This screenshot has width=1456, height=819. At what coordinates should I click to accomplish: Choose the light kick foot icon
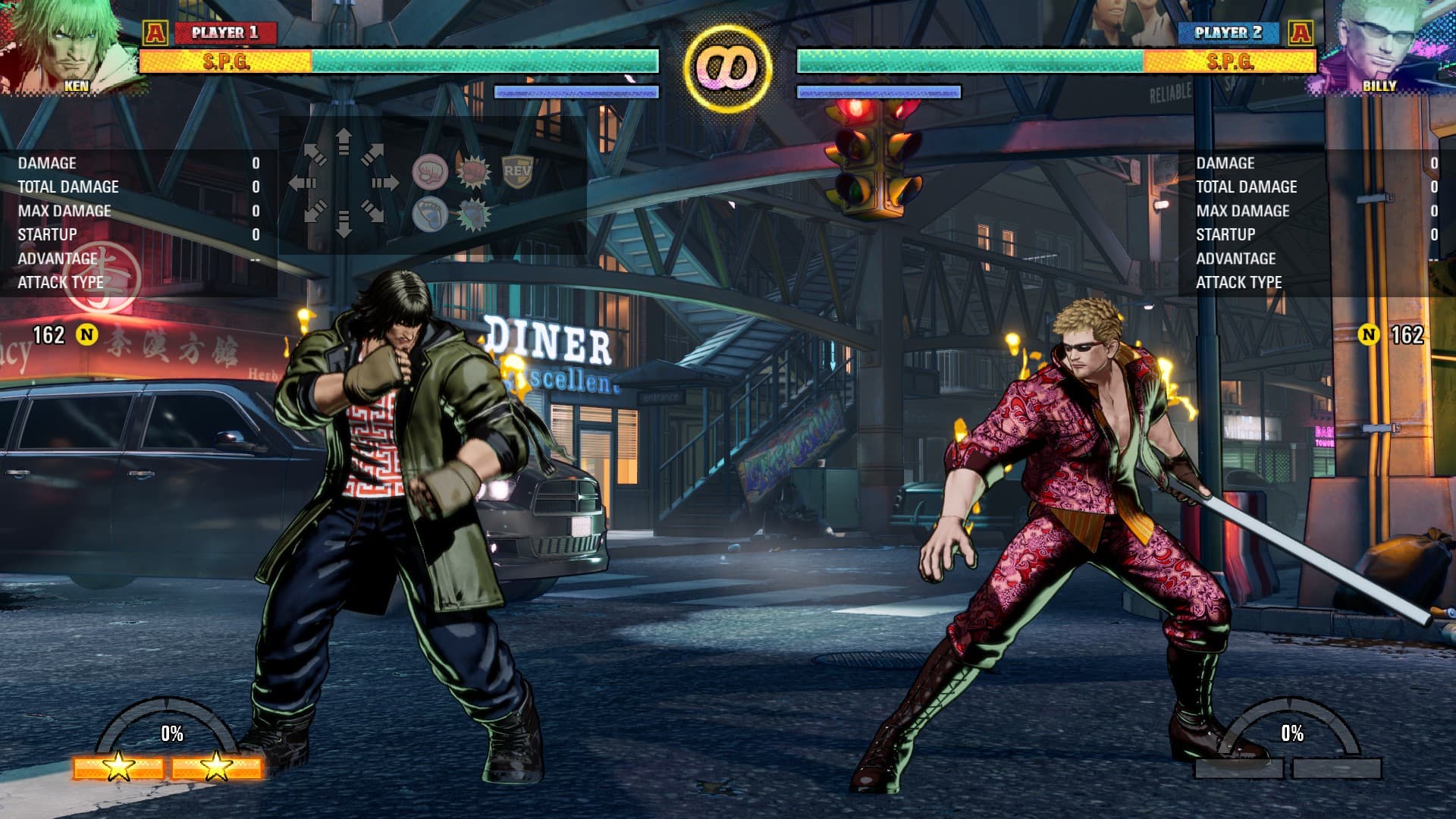pos(430,214)
